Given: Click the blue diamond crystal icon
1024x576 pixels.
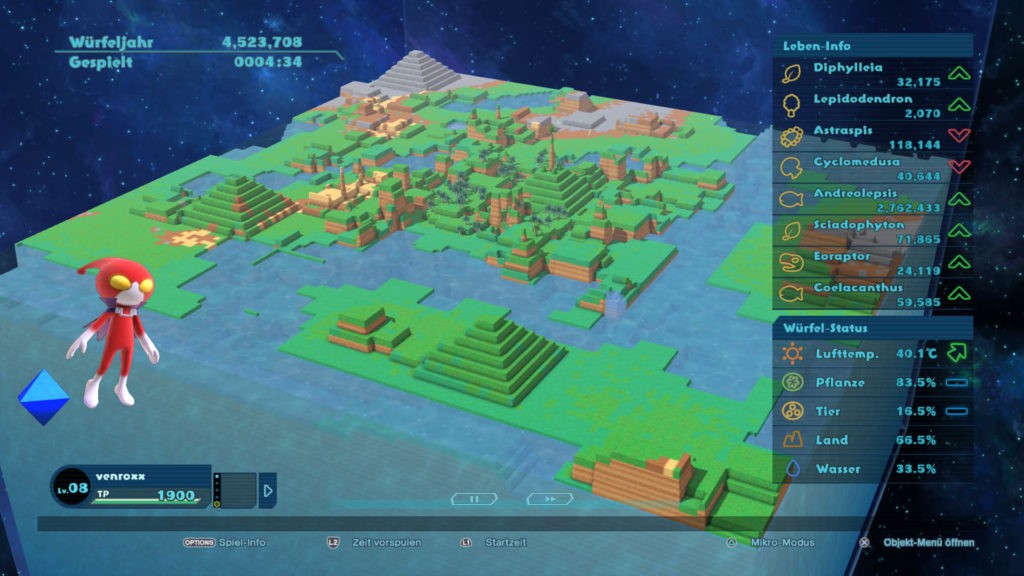Looking at the screenshot, I should (x=44, y=396).
